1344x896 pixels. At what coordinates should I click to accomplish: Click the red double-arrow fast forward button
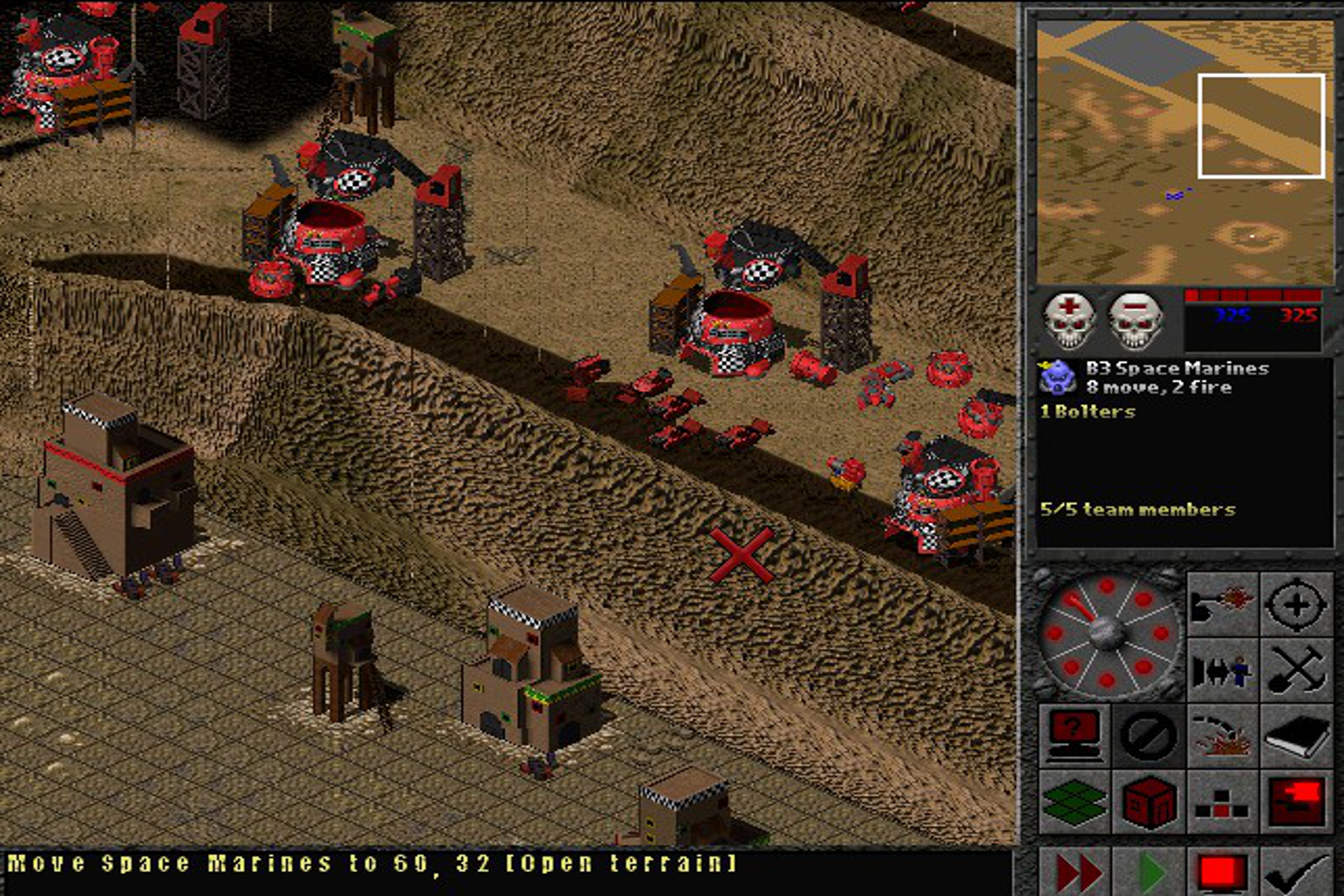pyautogui.click(x=1077, y=871)
